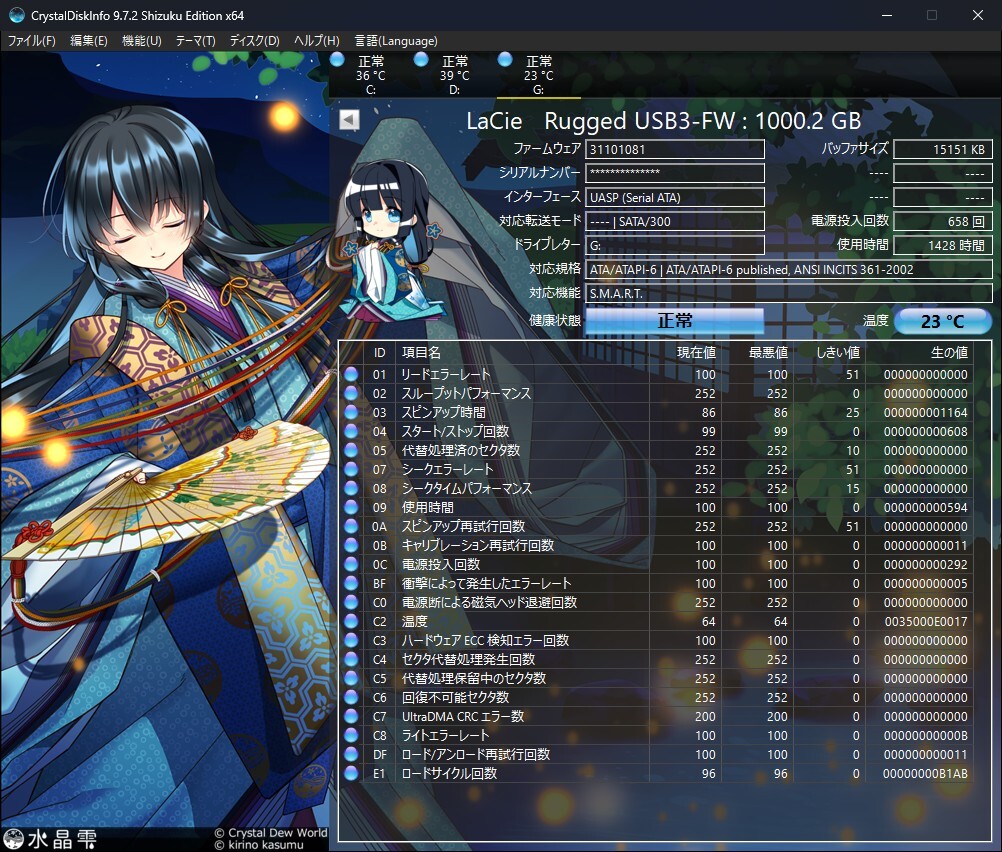The width and height of the screenshot is (1002, 852).
Task: Select the ロードサイクル回数 attribute row
Action: tap(448, 773)
